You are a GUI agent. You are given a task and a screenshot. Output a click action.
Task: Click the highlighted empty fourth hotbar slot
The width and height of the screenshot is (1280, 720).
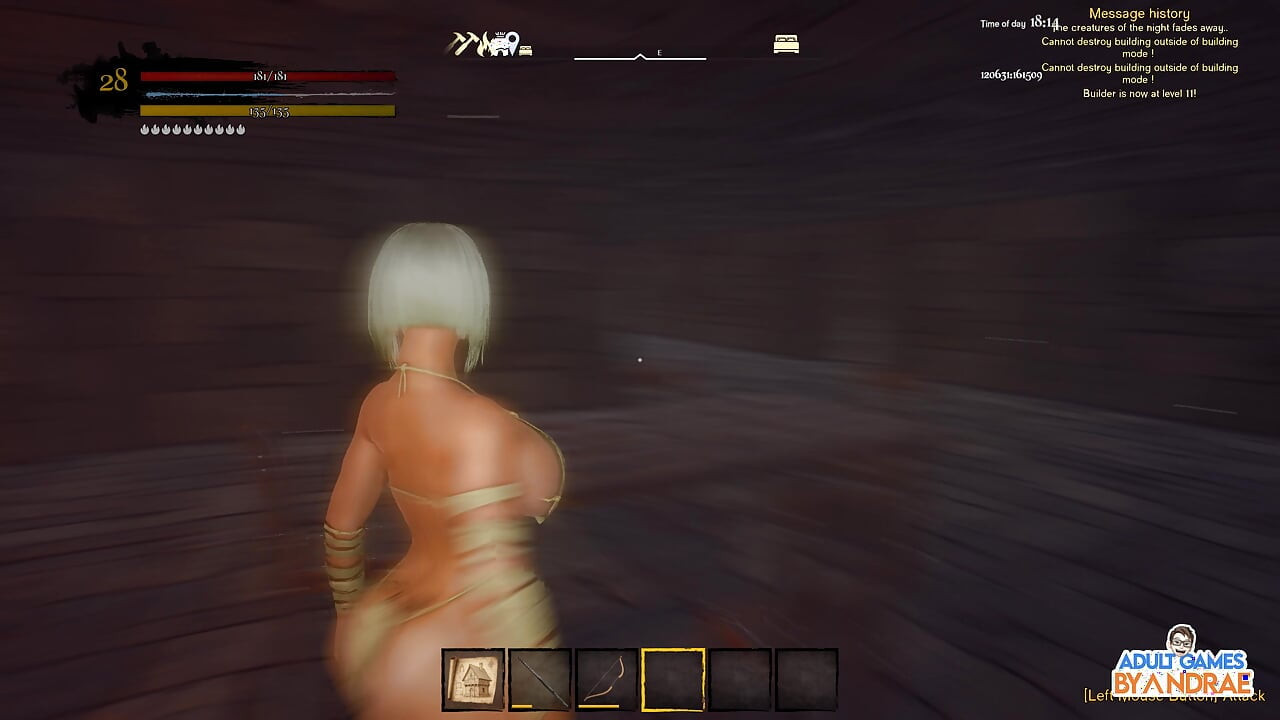[673, 678]
